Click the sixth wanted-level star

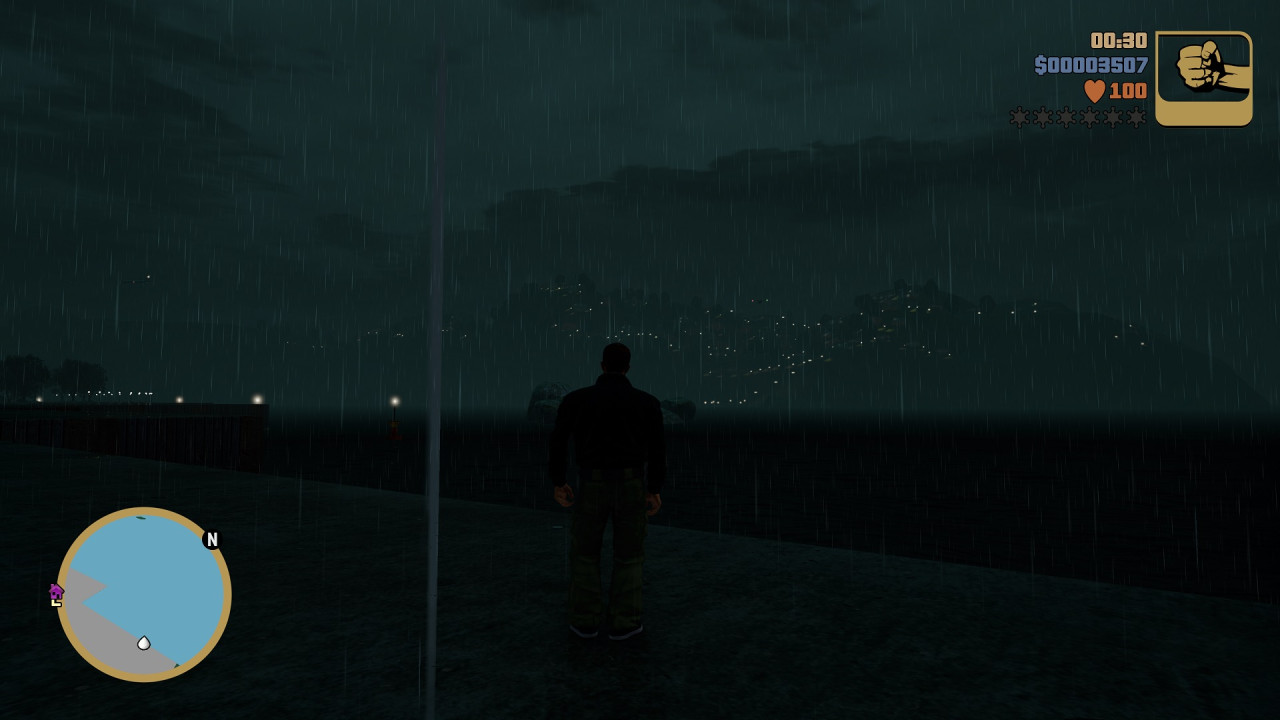(x=1137, y=116)
